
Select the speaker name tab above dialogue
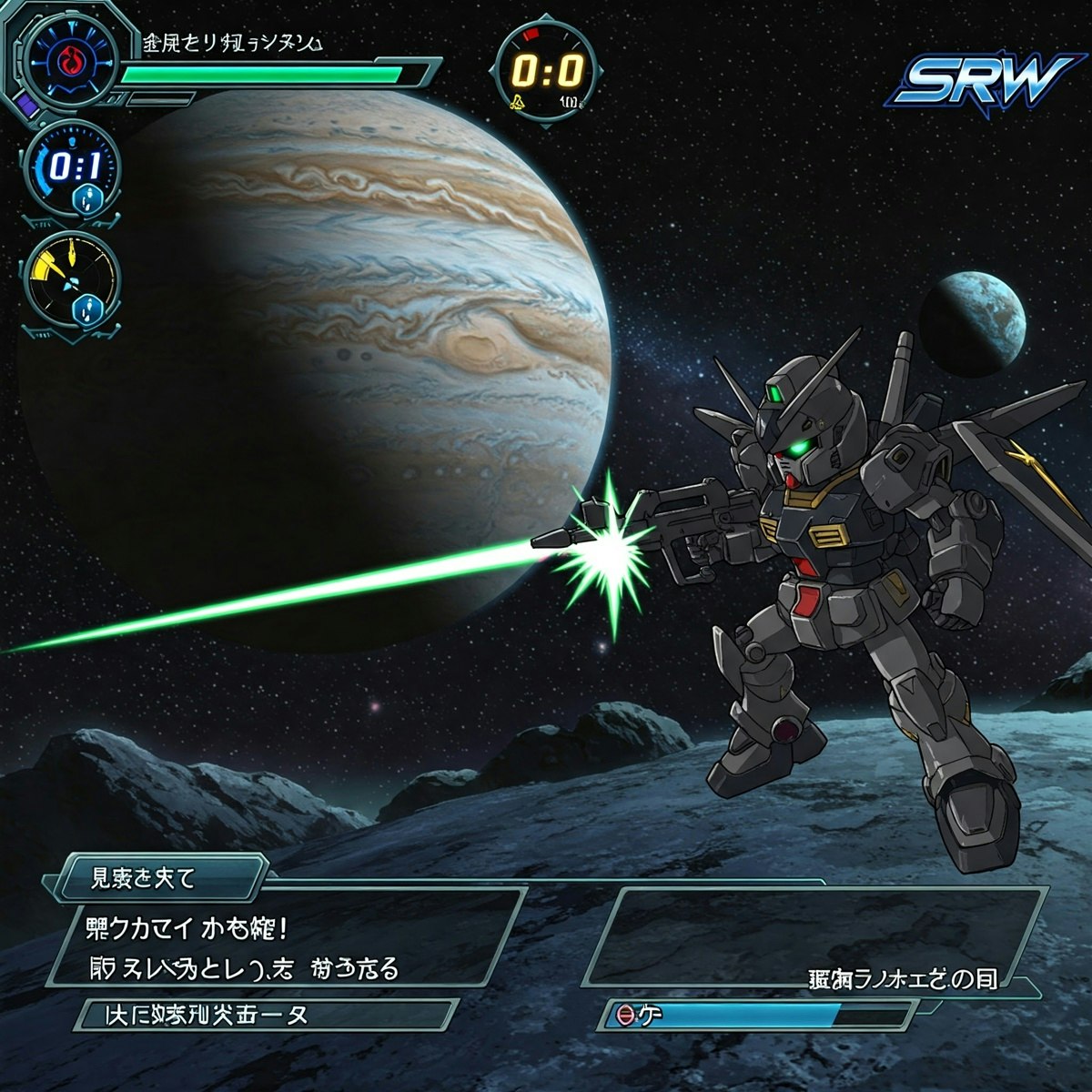(159, 878)
